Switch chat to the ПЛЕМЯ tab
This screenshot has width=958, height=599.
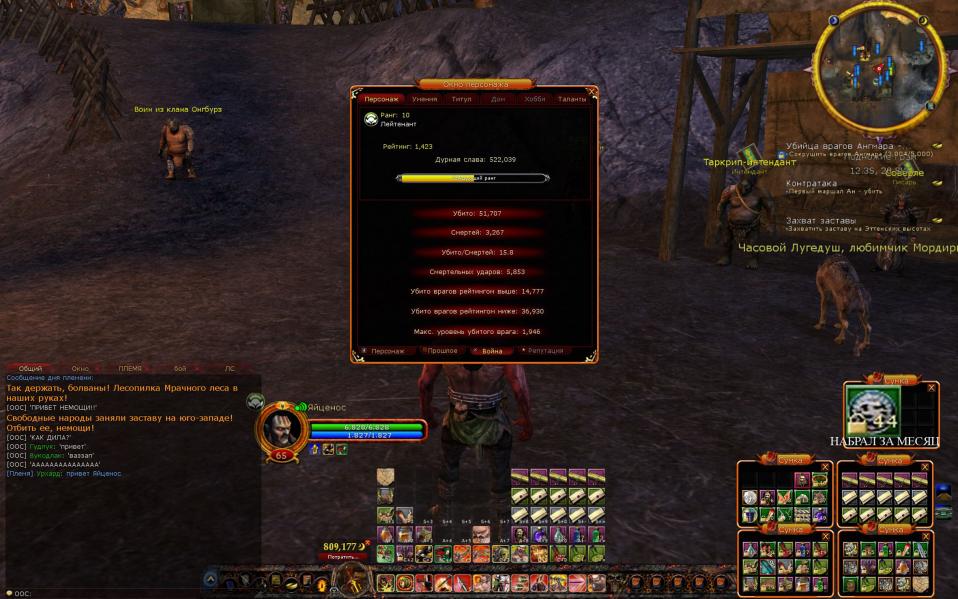pyautogui.click(x=130, y=369)
